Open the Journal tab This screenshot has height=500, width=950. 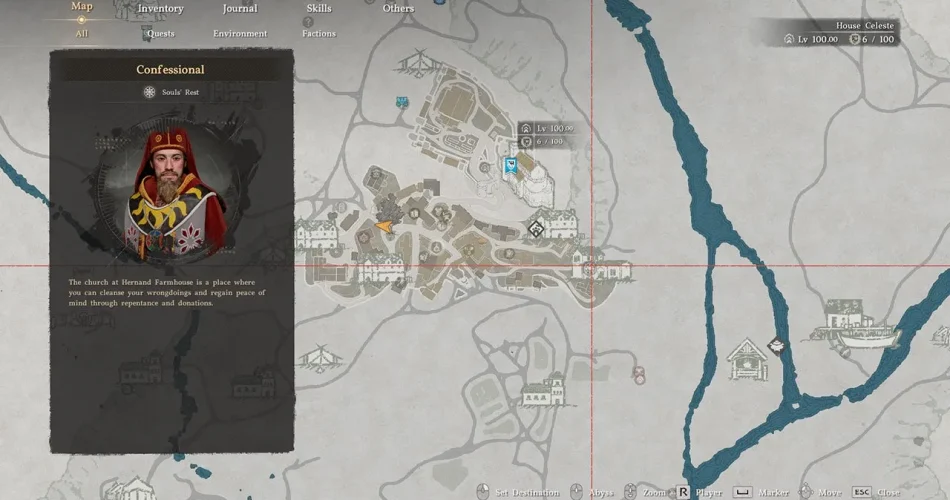pyautogui.click(x=239, y=9)
